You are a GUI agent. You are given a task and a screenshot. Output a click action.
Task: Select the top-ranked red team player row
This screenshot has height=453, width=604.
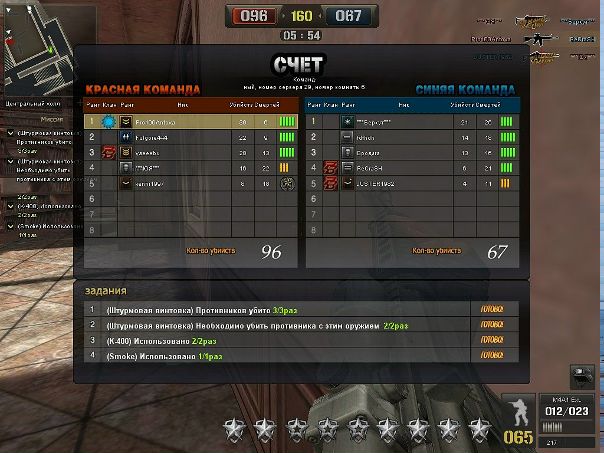(190, 122)
